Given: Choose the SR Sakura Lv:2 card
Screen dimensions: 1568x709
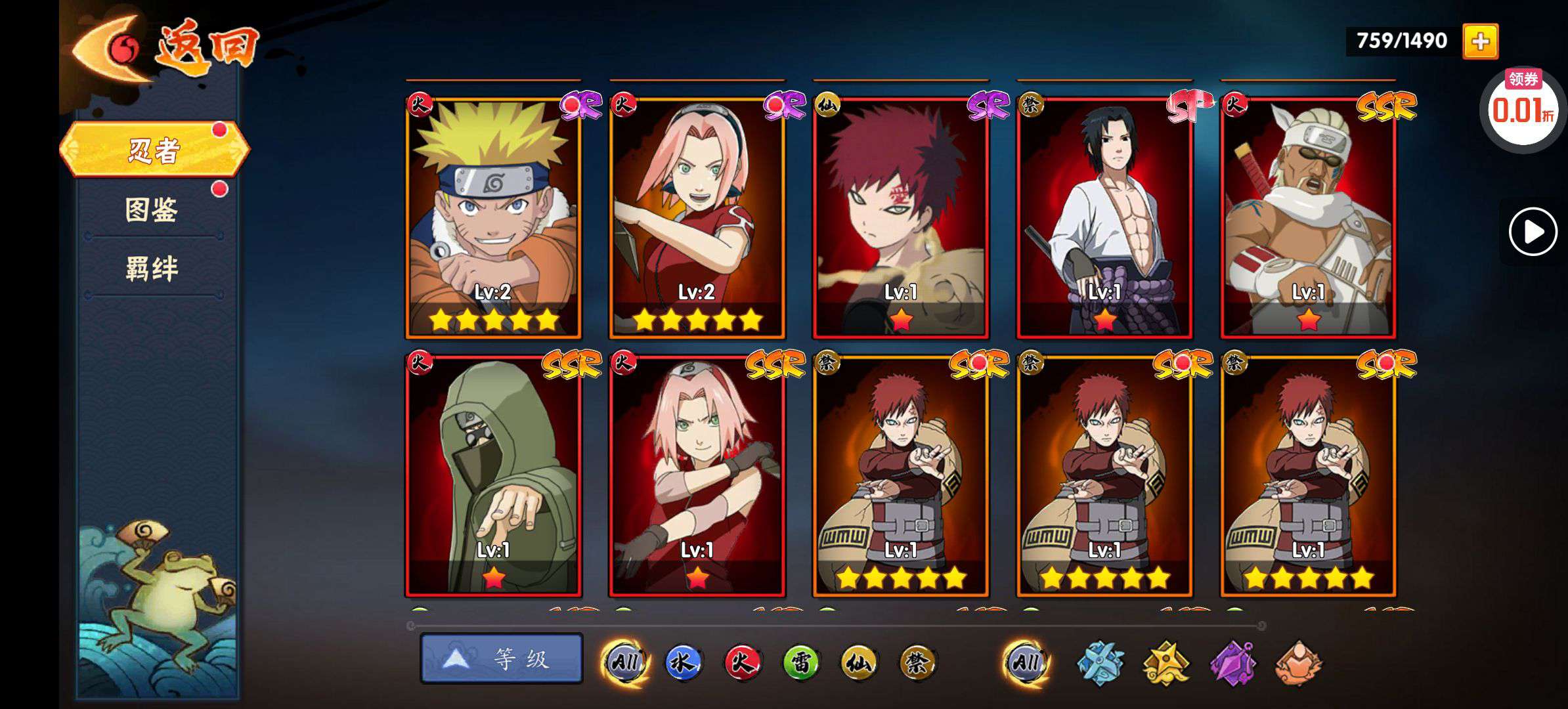Looking at the screenshot, I should 697,218.
